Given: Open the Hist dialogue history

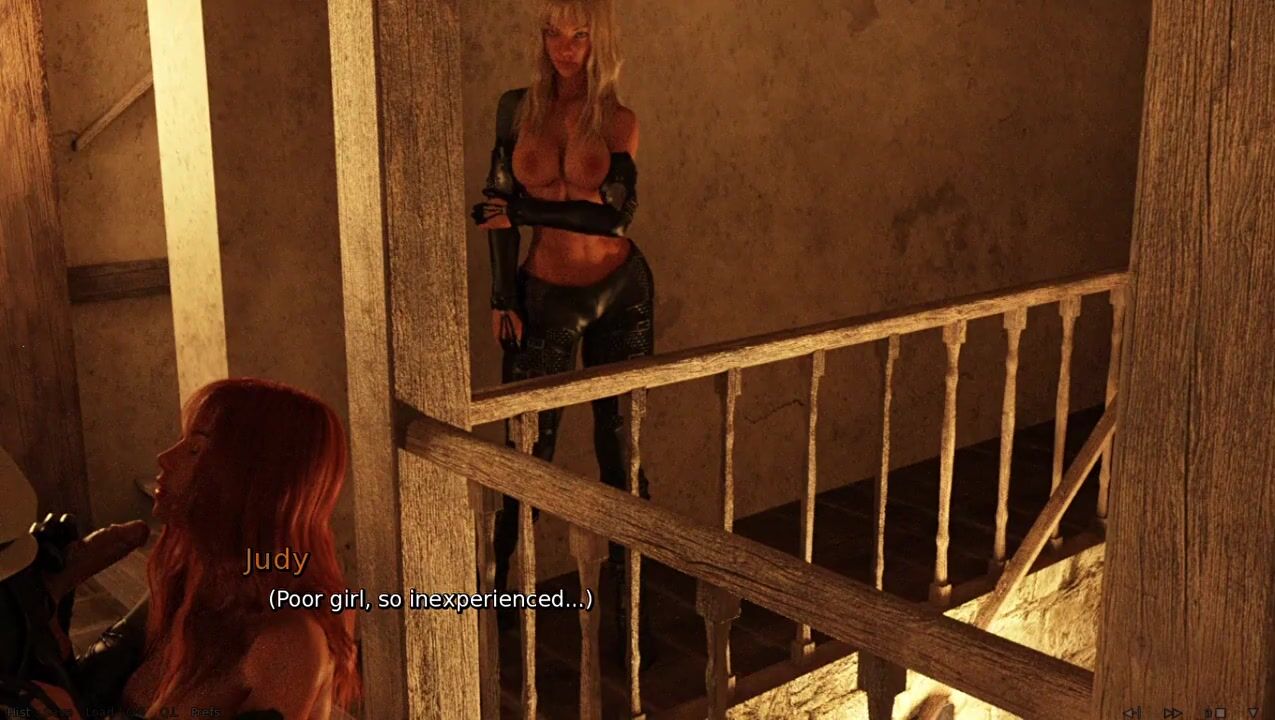Looking at the screenshot, I should coord(19,712).
